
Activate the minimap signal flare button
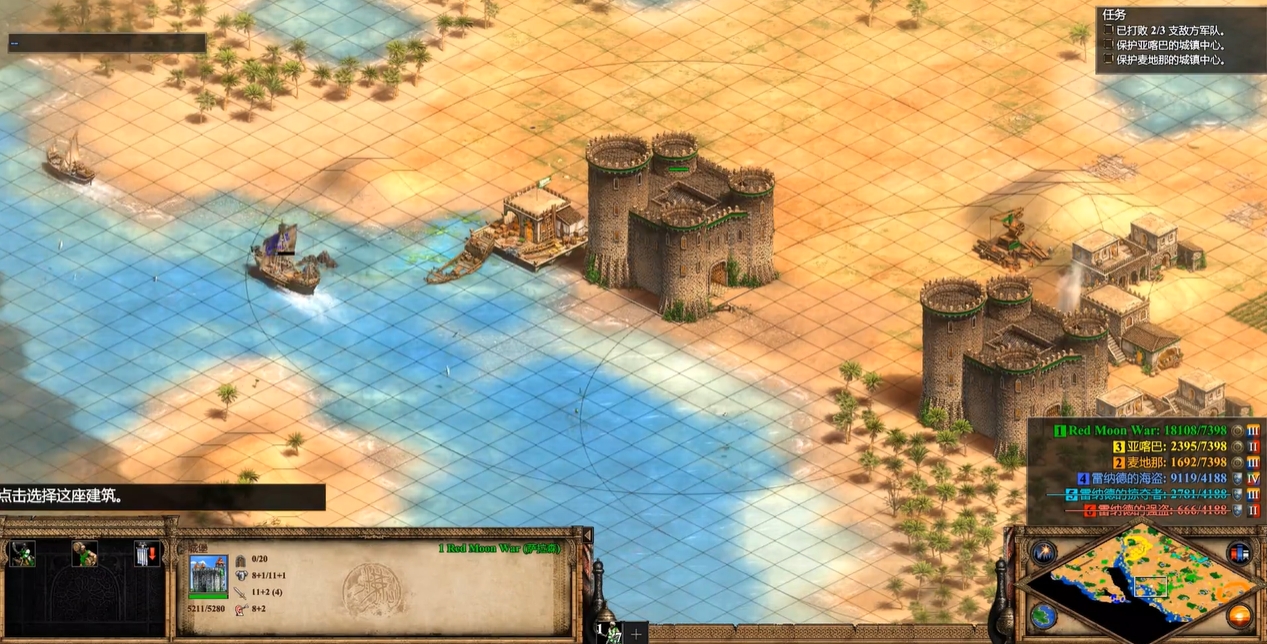coord(1043,552)
